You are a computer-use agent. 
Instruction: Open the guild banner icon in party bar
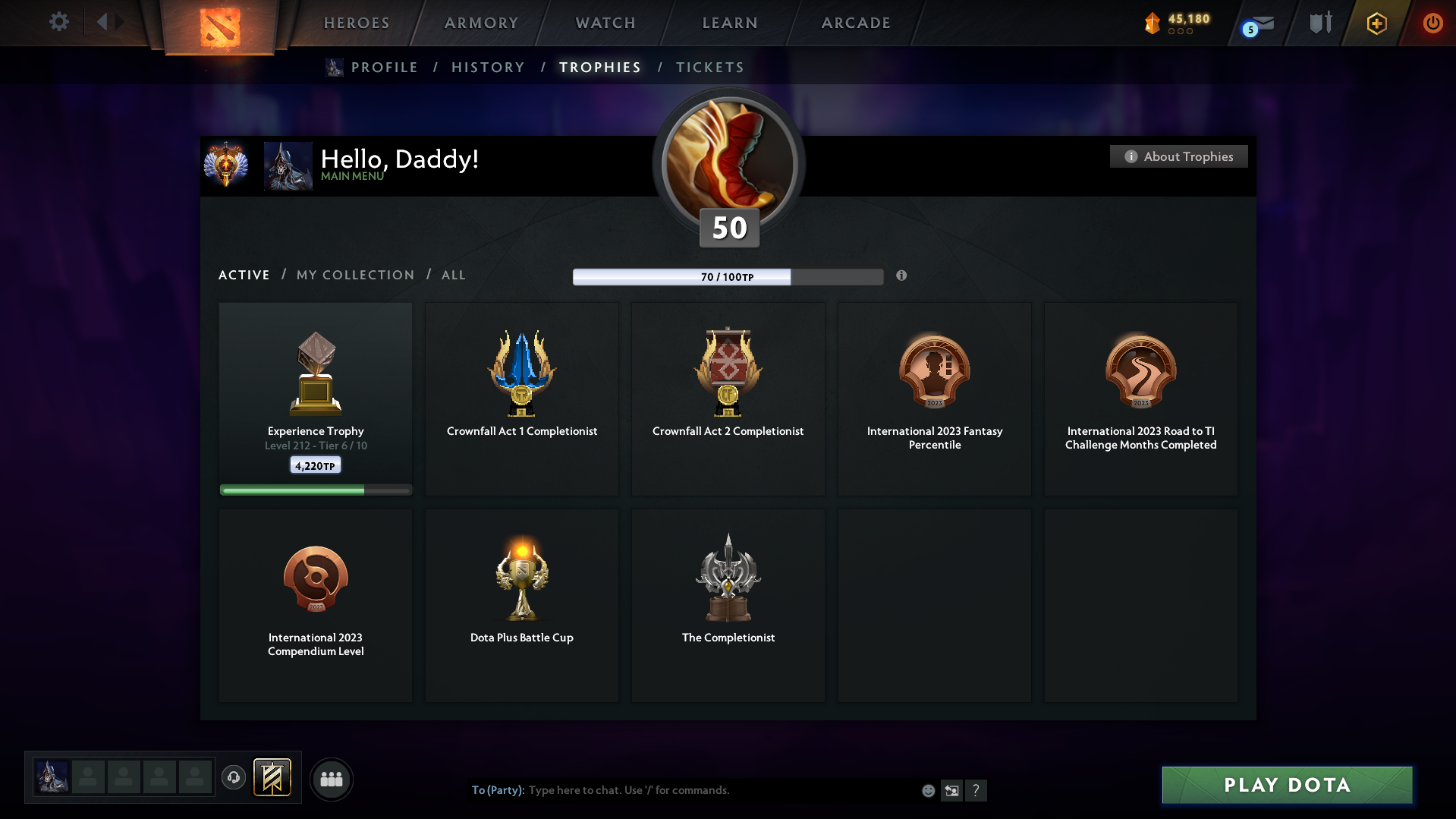click(x=273, y=778)
